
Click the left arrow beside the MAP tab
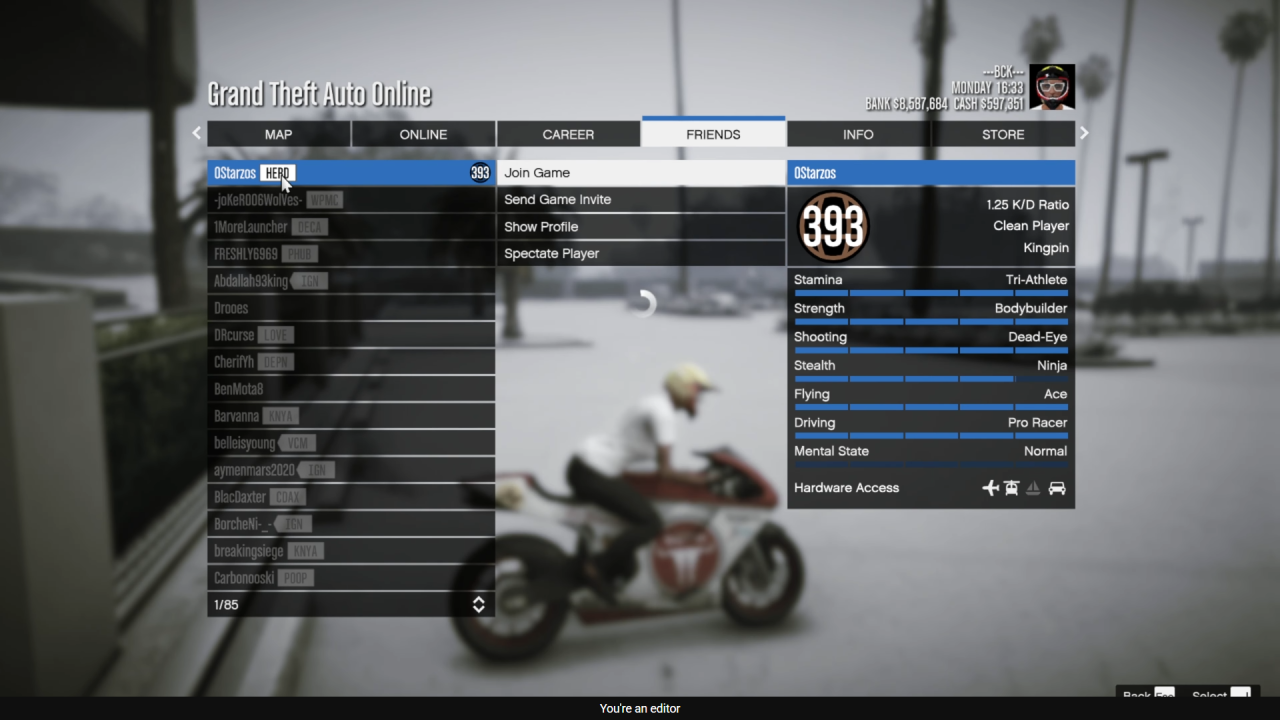tap(196, 132)
